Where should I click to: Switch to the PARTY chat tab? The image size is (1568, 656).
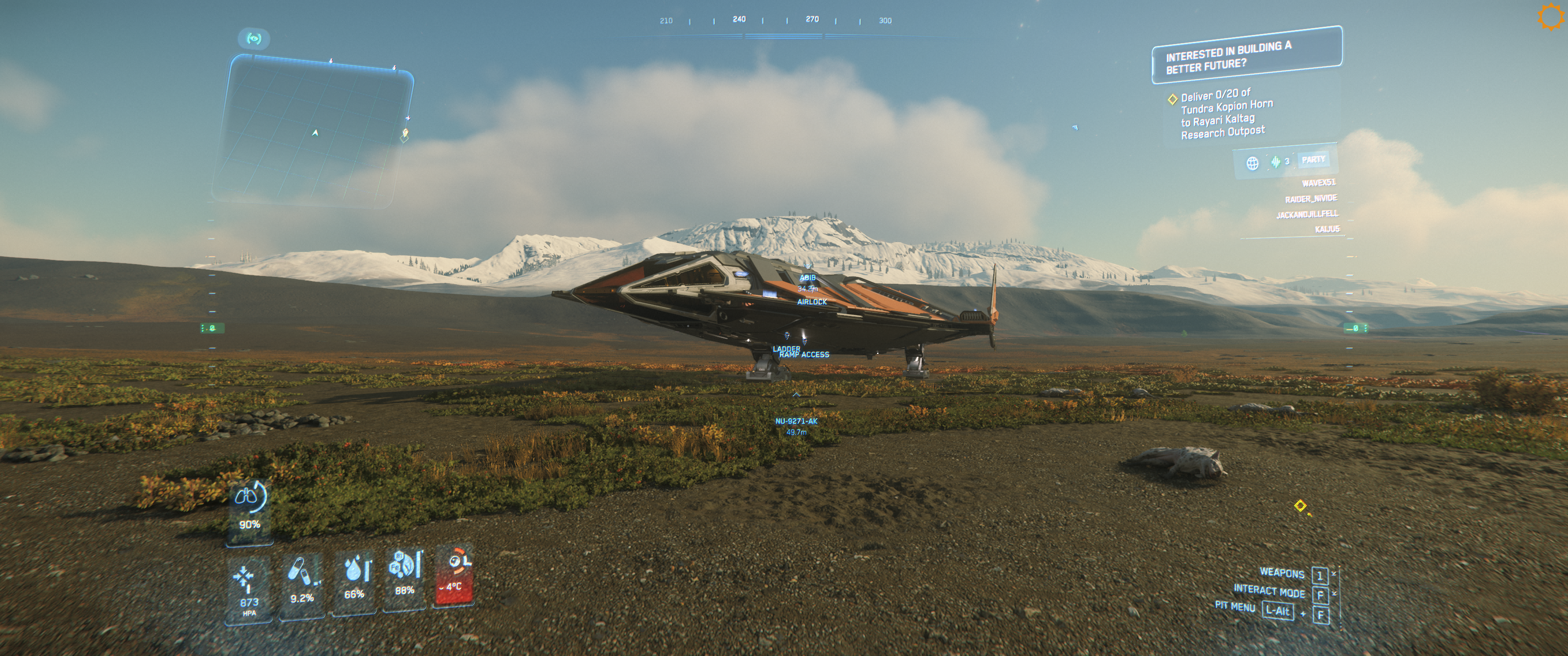pyautogui.click(x=1313, y=159)
